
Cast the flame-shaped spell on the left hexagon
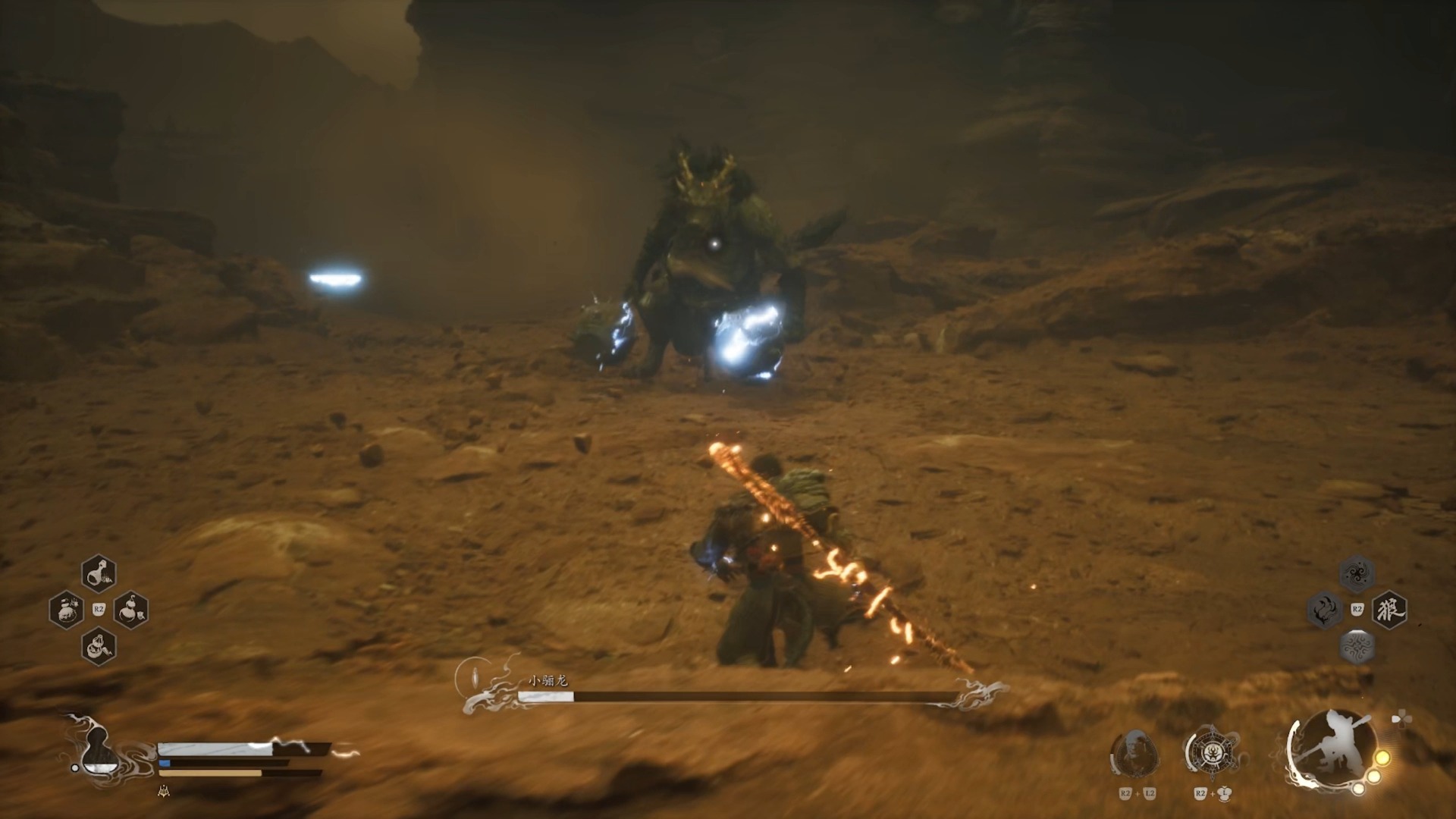tap(1324, 610)
